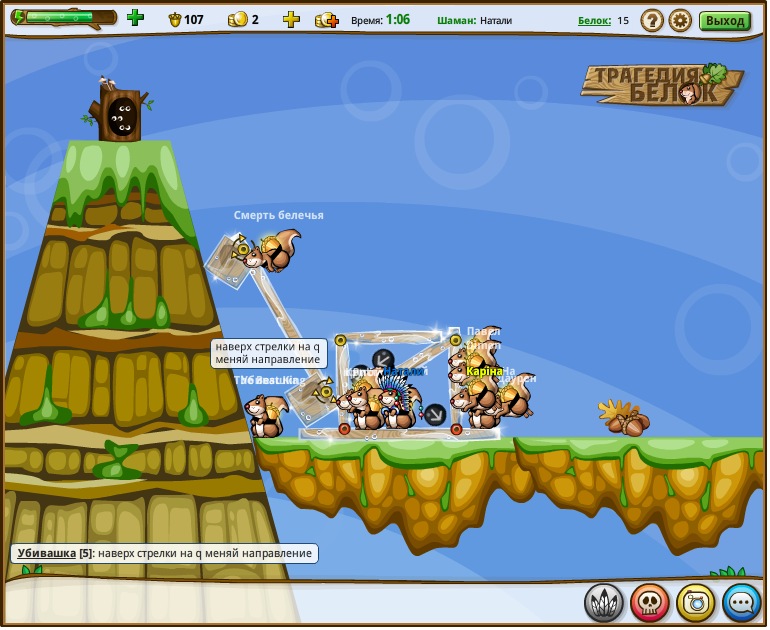Image resolution: width=770 pixels, height=630 pixels.
Task: Add more coins with the yellow plus
Action: pyautogui.click(x=291, y=19)
